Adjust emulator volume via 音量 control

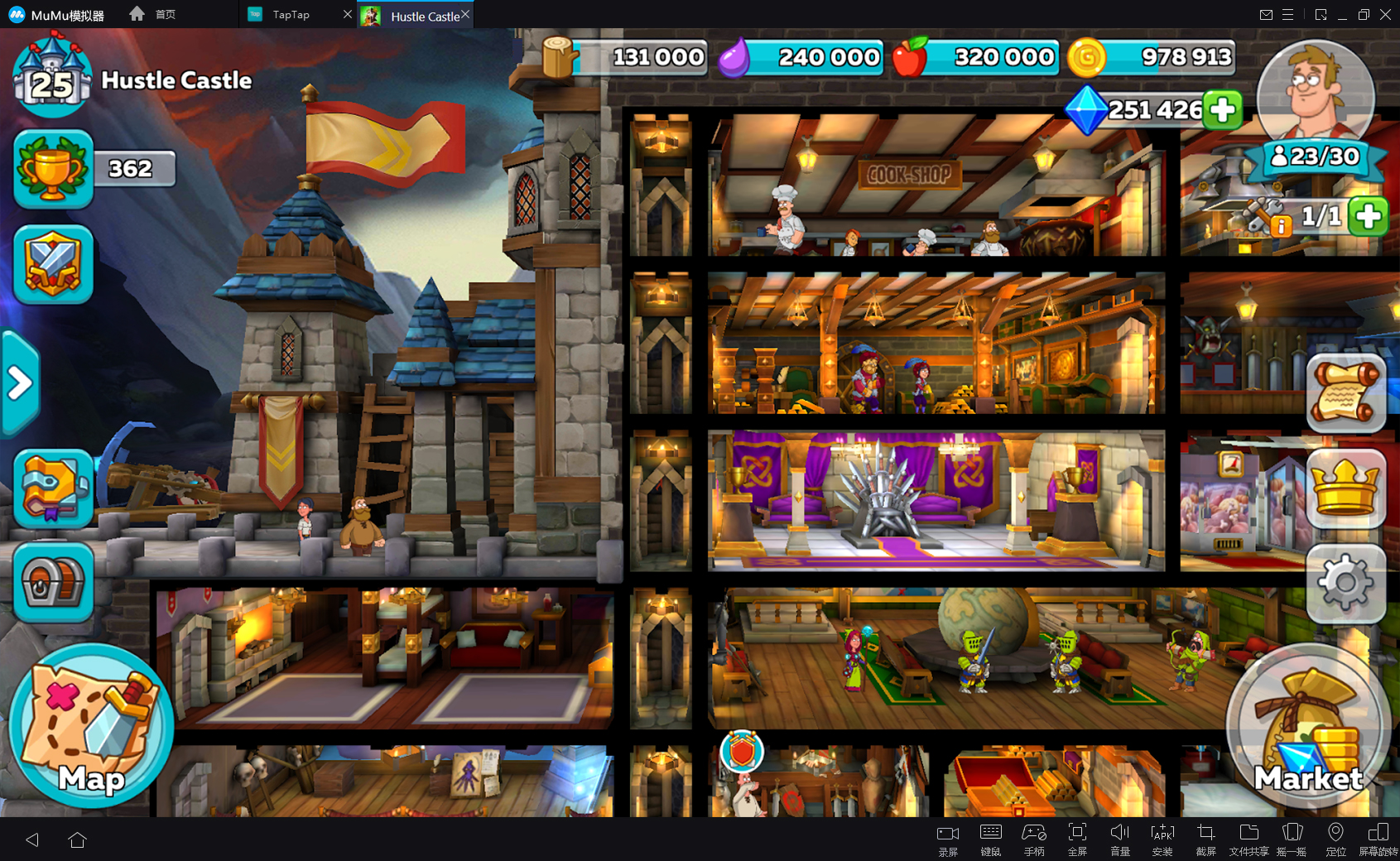1120,836
